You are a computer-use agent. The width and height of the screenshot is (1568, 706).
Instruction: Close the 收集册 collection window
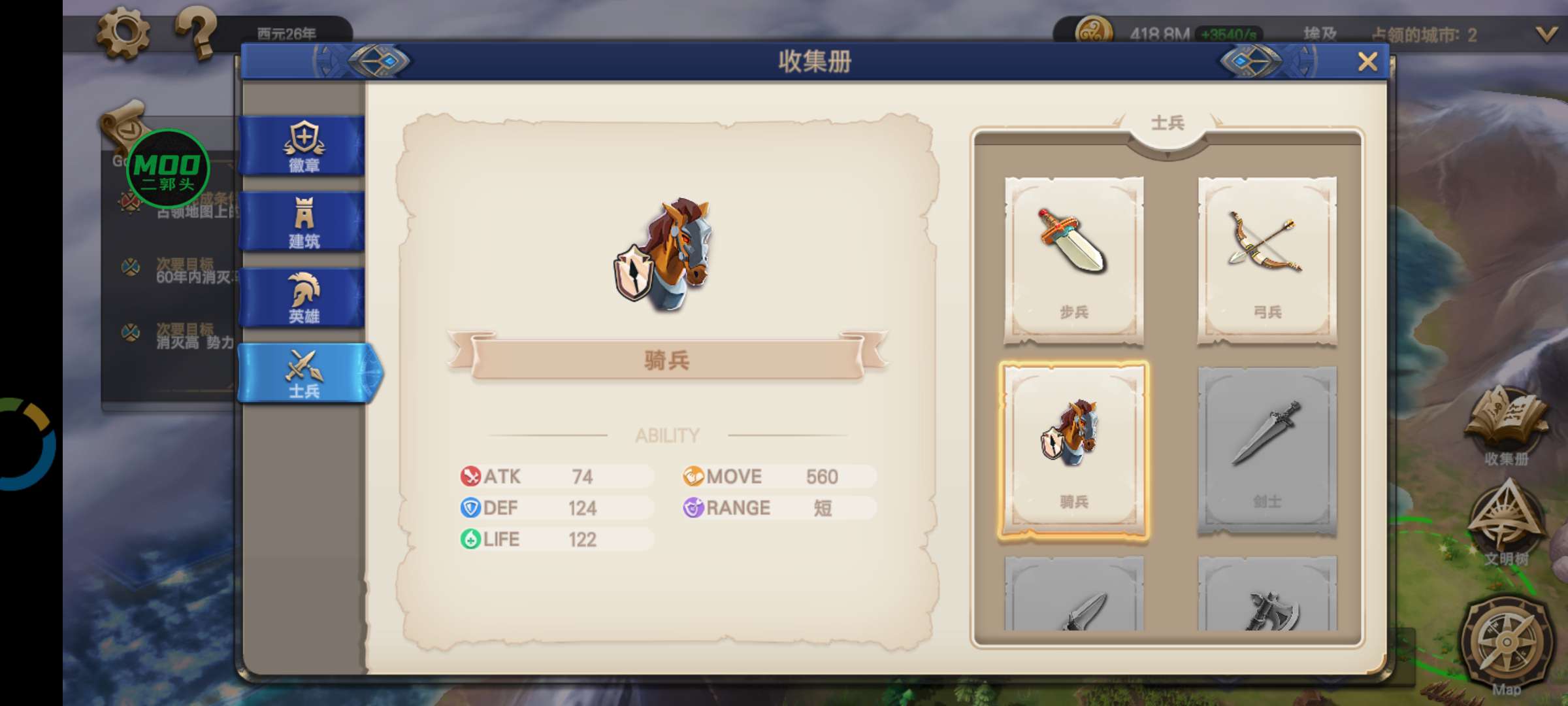[x=1367, y=62]
